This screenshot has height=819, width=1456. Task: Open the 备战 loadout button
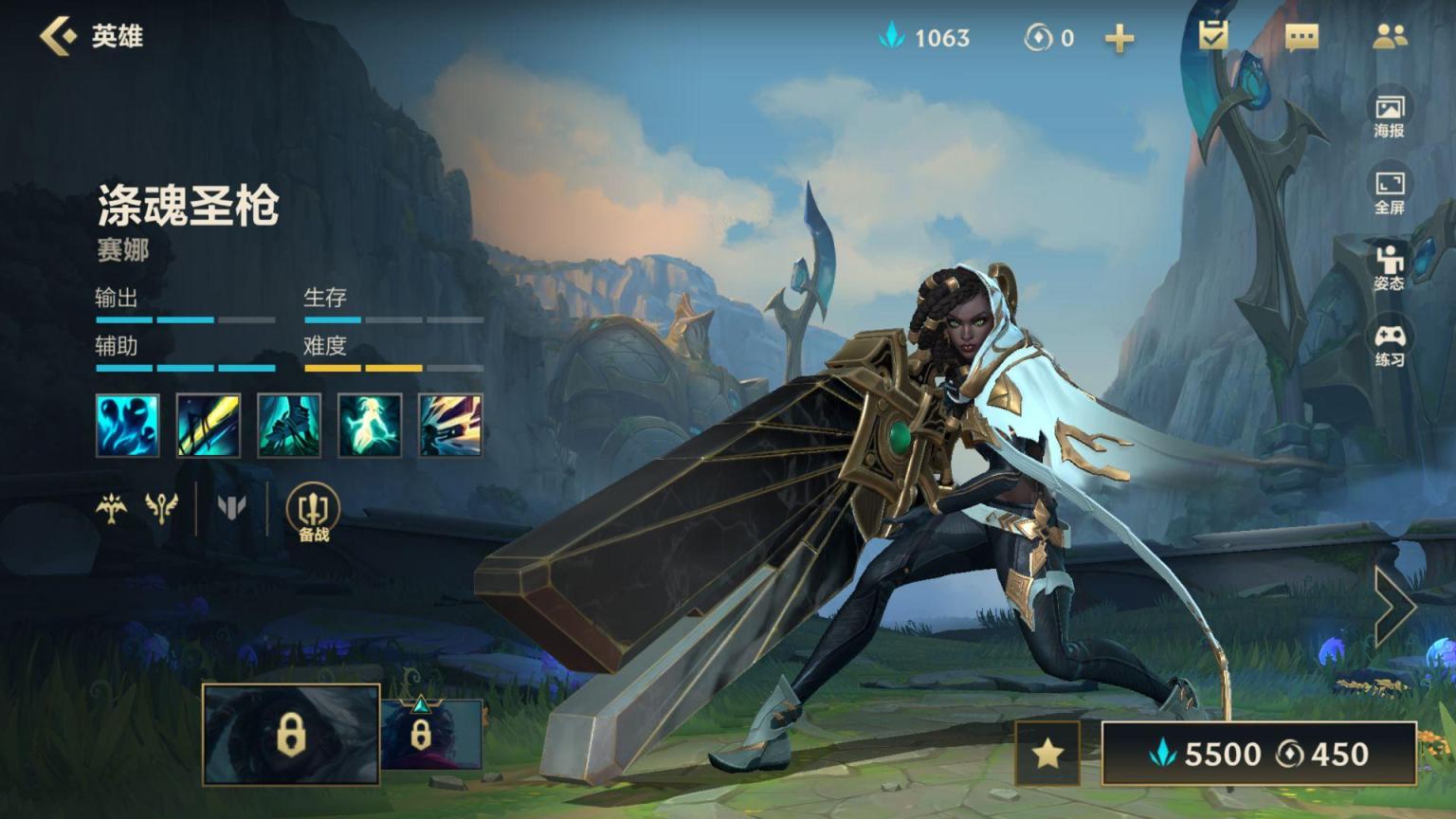313,513
